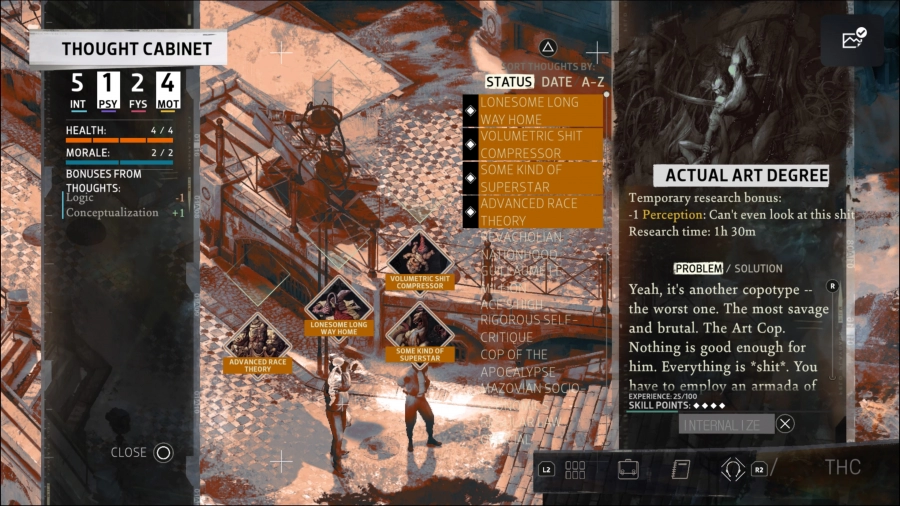Sort thoughts A-Z
Image resolution: width=900 pixels, height=506 pixels.
click(592, 82)
